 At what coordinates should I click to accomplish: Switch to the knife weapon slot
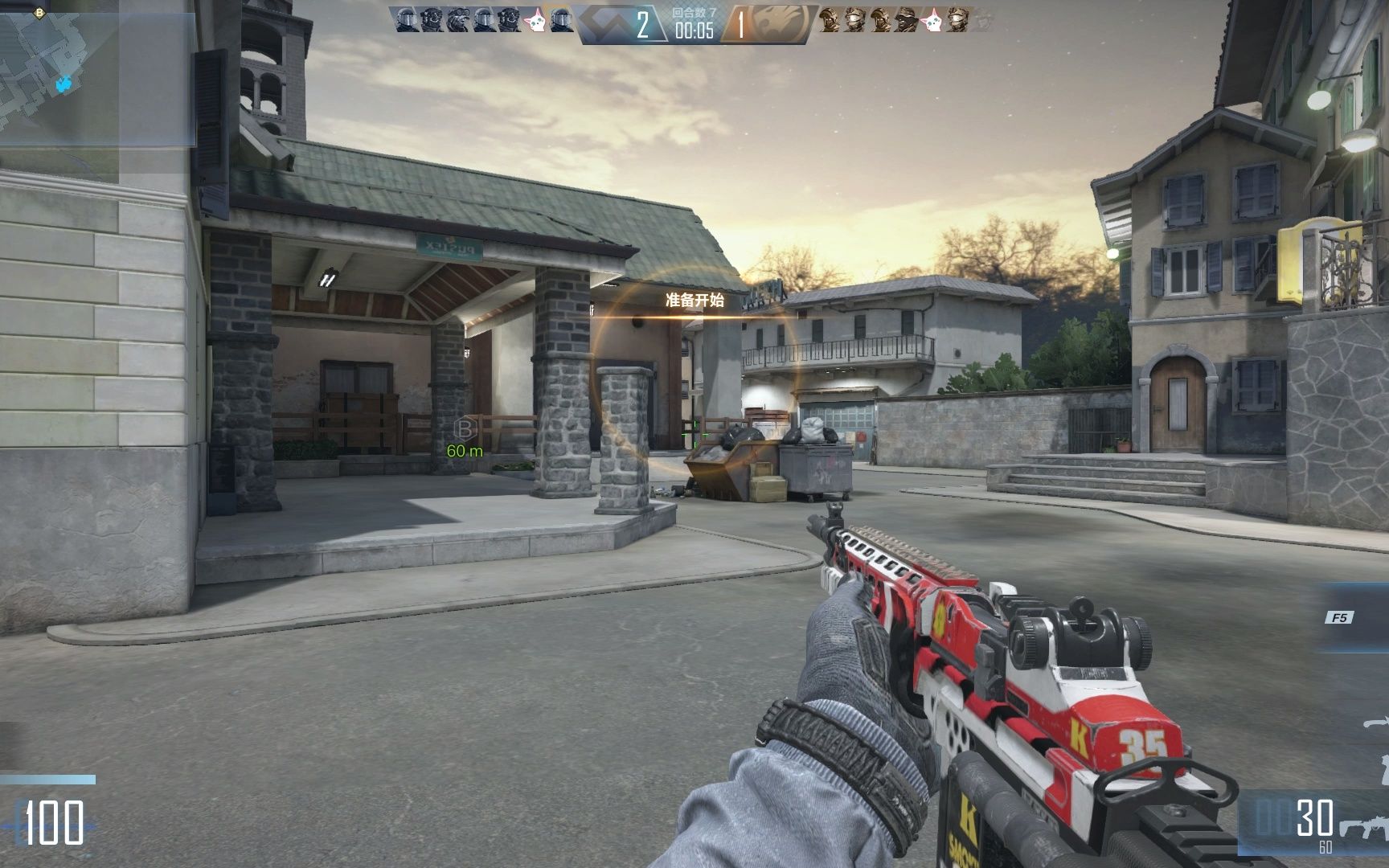[1376, 723]
